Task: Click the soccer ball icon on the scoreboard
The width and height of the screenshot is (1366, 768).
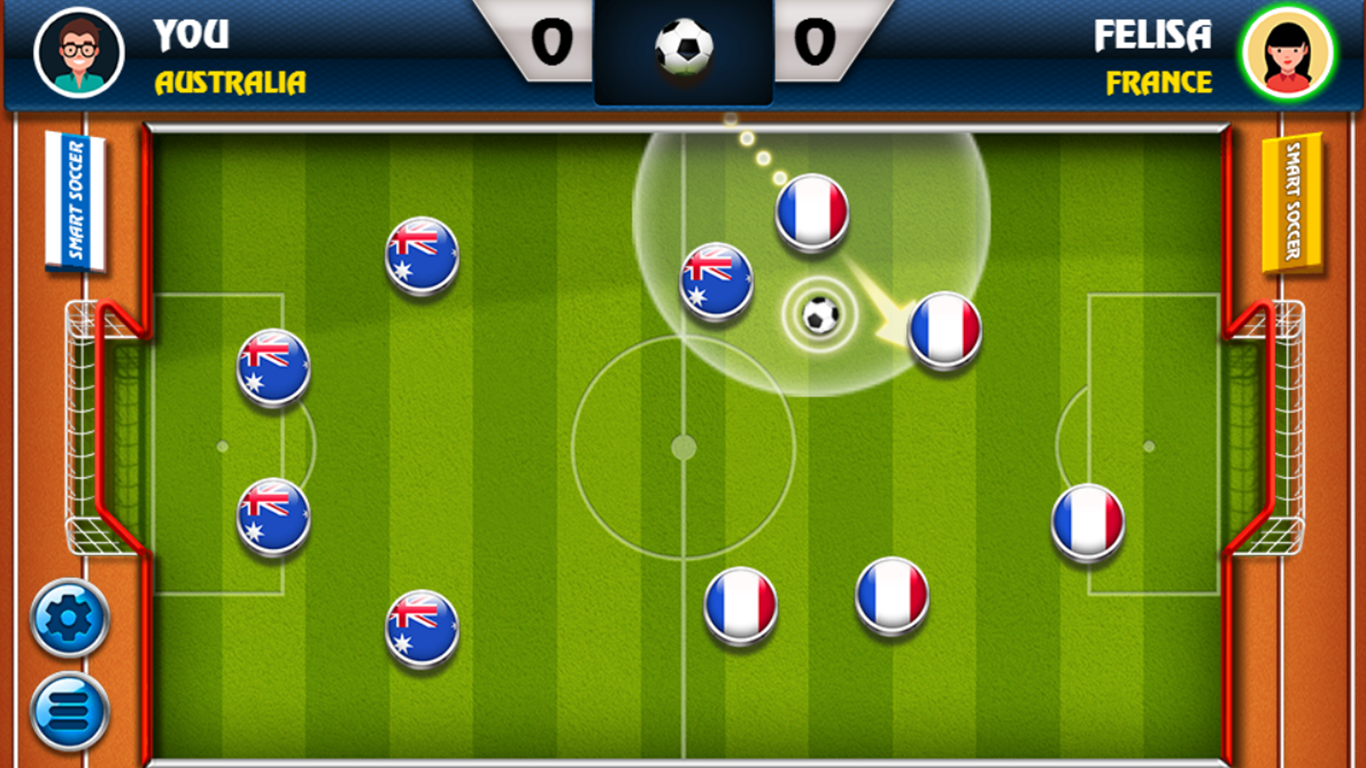Action: coord(683,42)
